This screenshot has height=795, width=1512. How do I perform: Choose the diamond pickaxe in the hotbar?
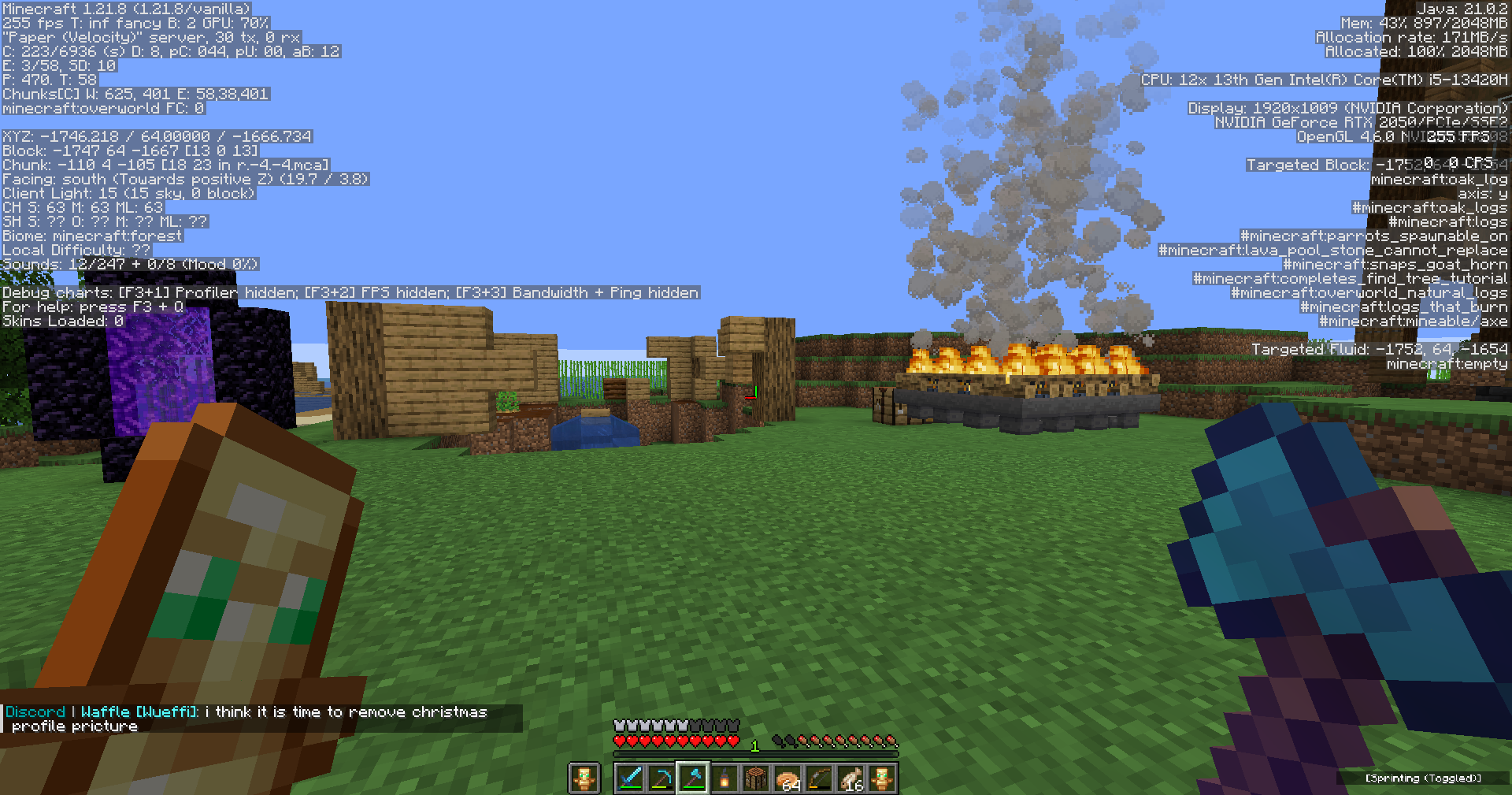pos(661,778)
